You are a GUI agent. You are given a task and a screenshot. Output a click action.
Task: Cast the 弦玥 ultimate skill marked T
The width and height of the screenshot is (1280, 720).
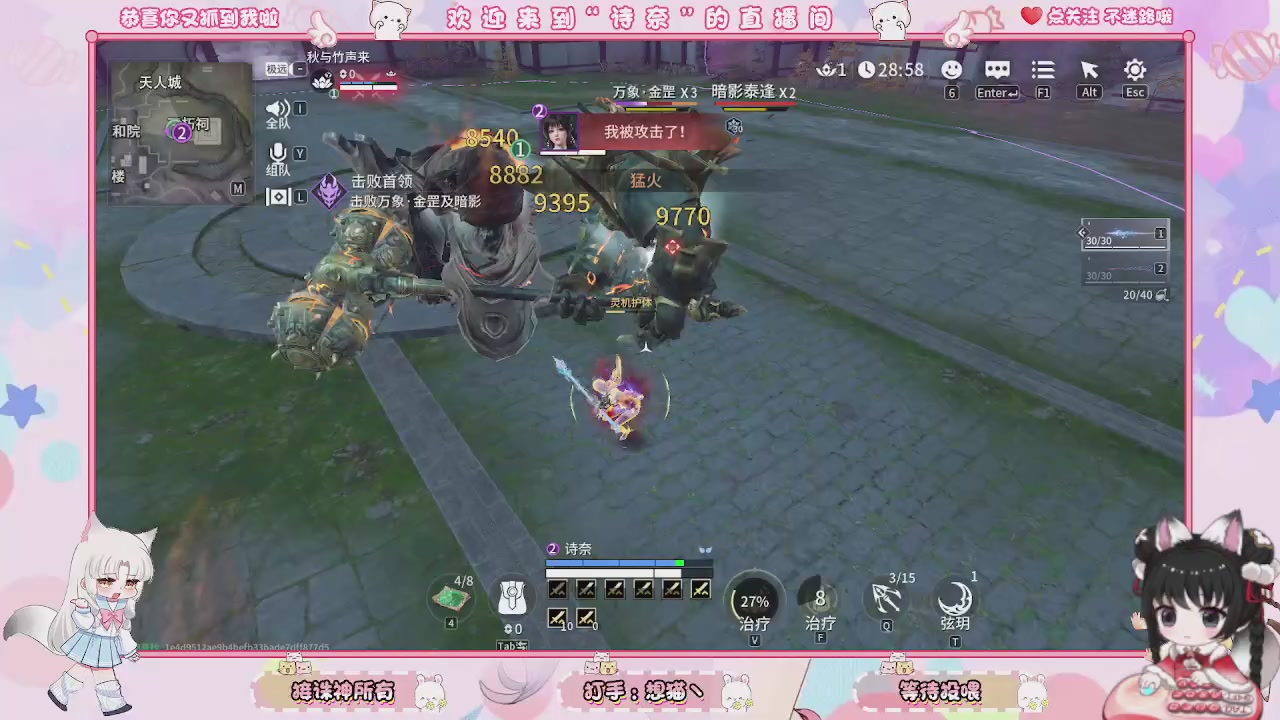[x=955, y=598]
